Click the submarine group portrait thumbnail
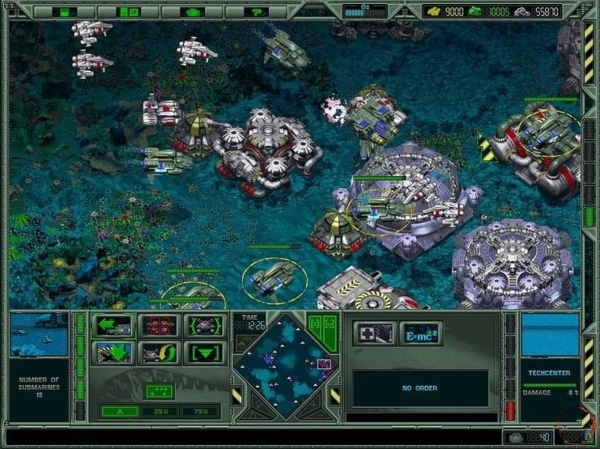 coord(39,335)
